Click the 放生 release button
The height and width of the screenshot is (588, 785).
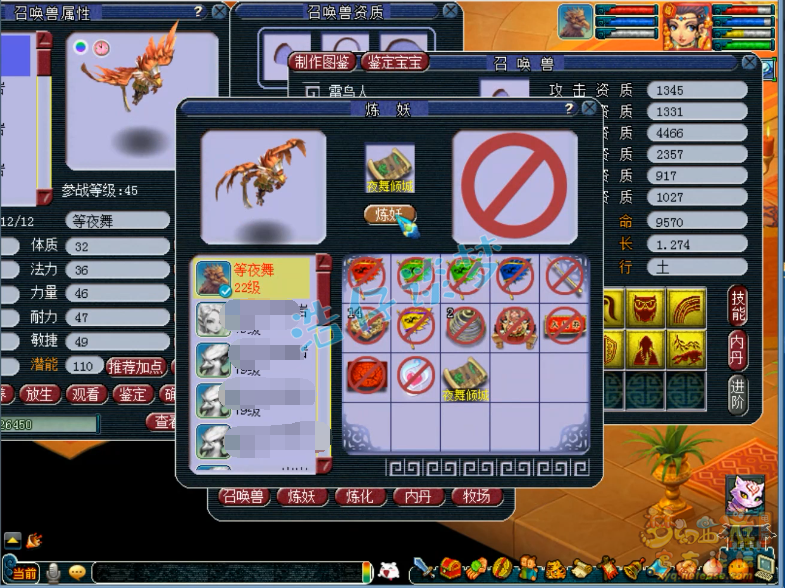click(x=39, y=394)
